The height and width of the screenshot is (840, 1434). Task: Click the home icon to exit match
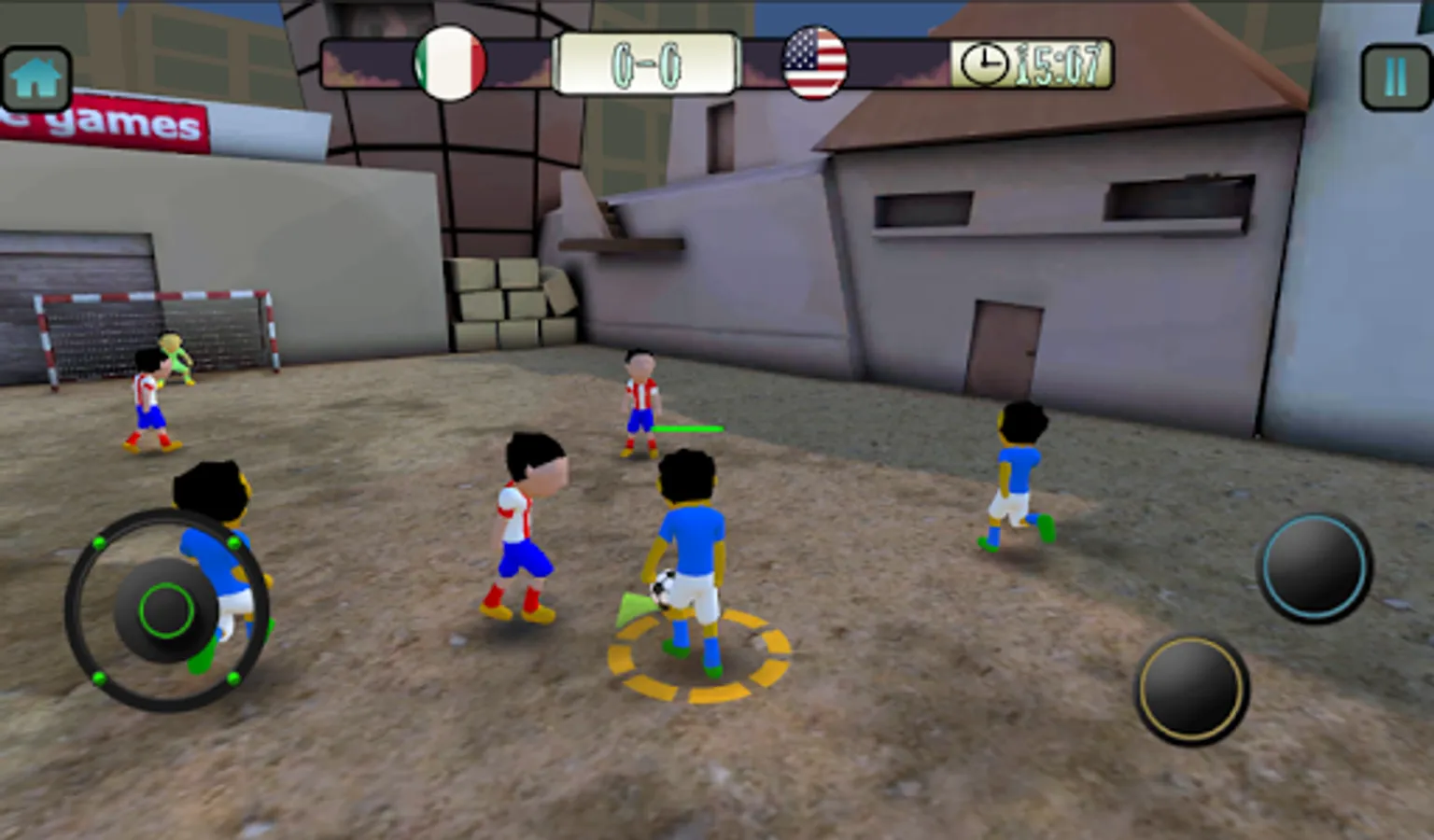[35, 77]
